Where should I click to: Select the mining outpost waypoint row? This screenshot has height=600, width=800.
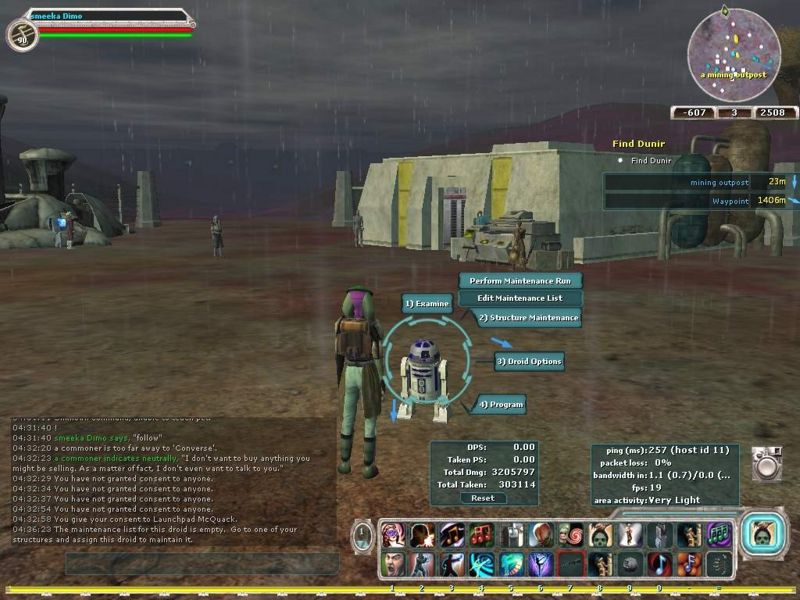coord(699,182)
